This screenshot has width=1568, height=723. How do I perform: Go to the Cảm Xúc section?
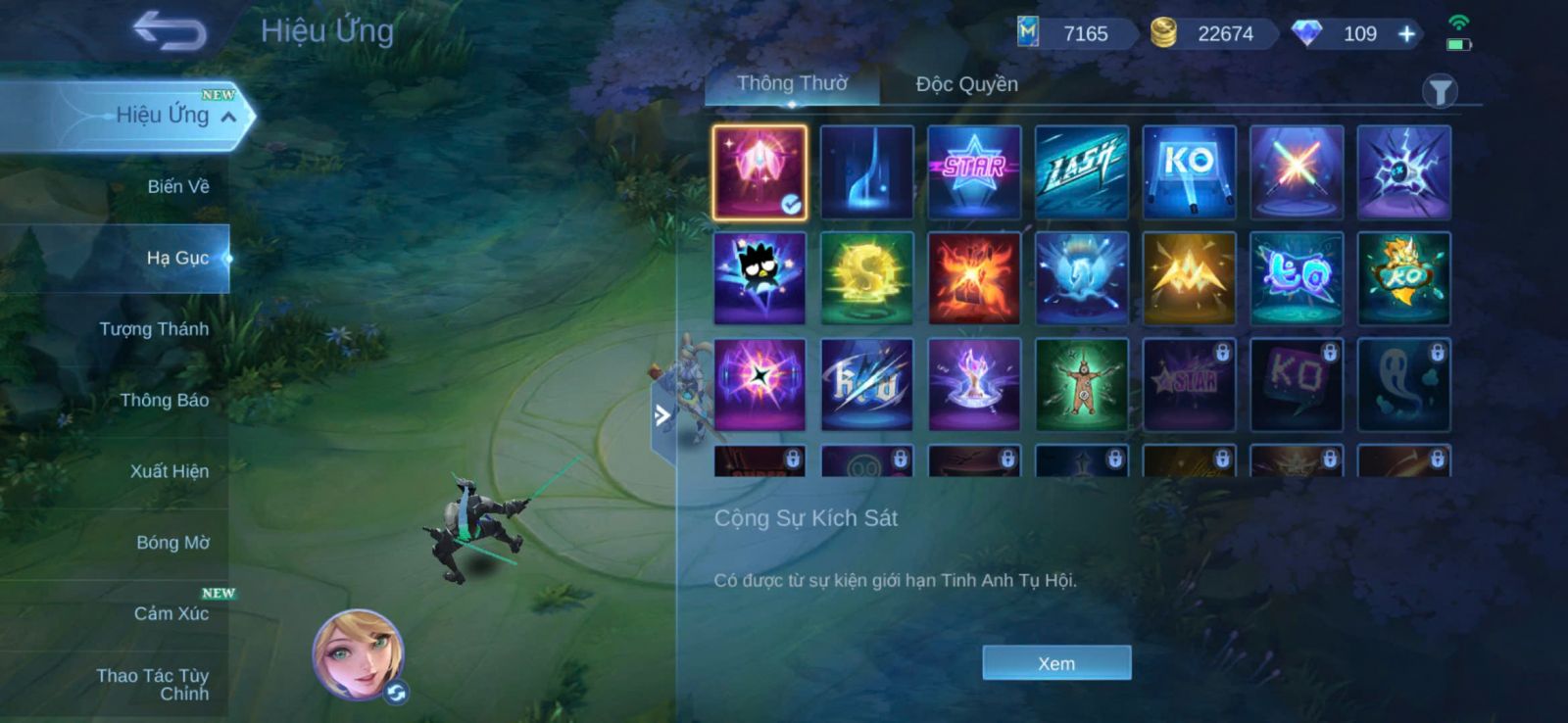click(x=171, y=613)
